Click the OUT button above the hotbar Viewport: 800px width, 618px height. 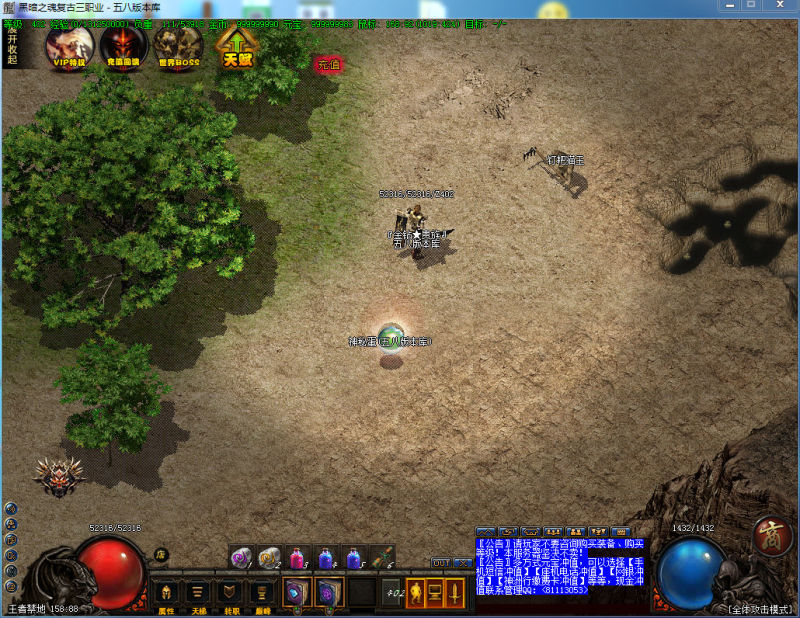click(440, 563)
